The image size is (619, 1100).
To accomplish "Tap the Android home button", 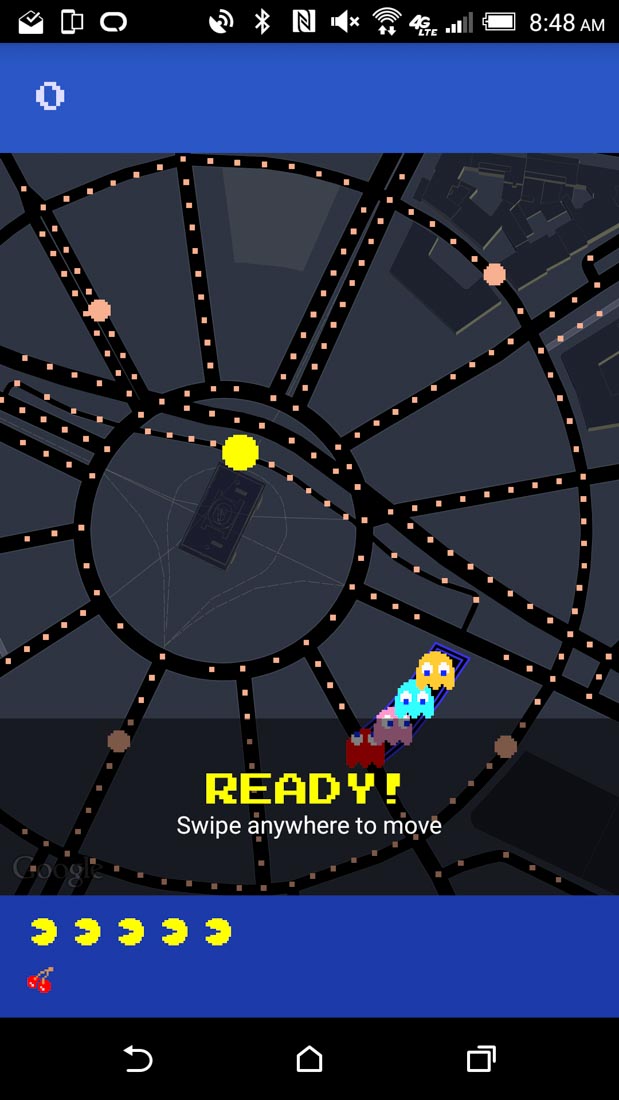I will [x=310, y=1058].
